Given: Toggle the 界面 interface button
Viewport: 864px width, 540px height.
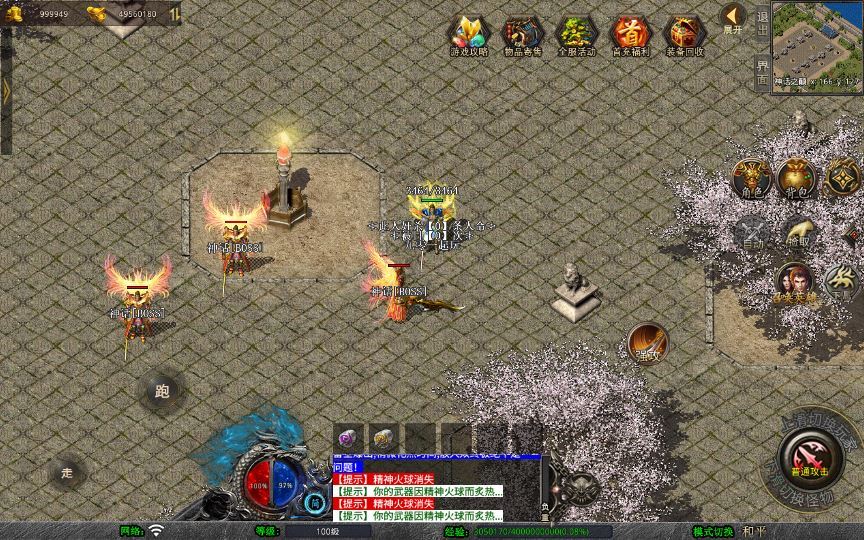Looking at the screenshot, I should click(762, 72).
